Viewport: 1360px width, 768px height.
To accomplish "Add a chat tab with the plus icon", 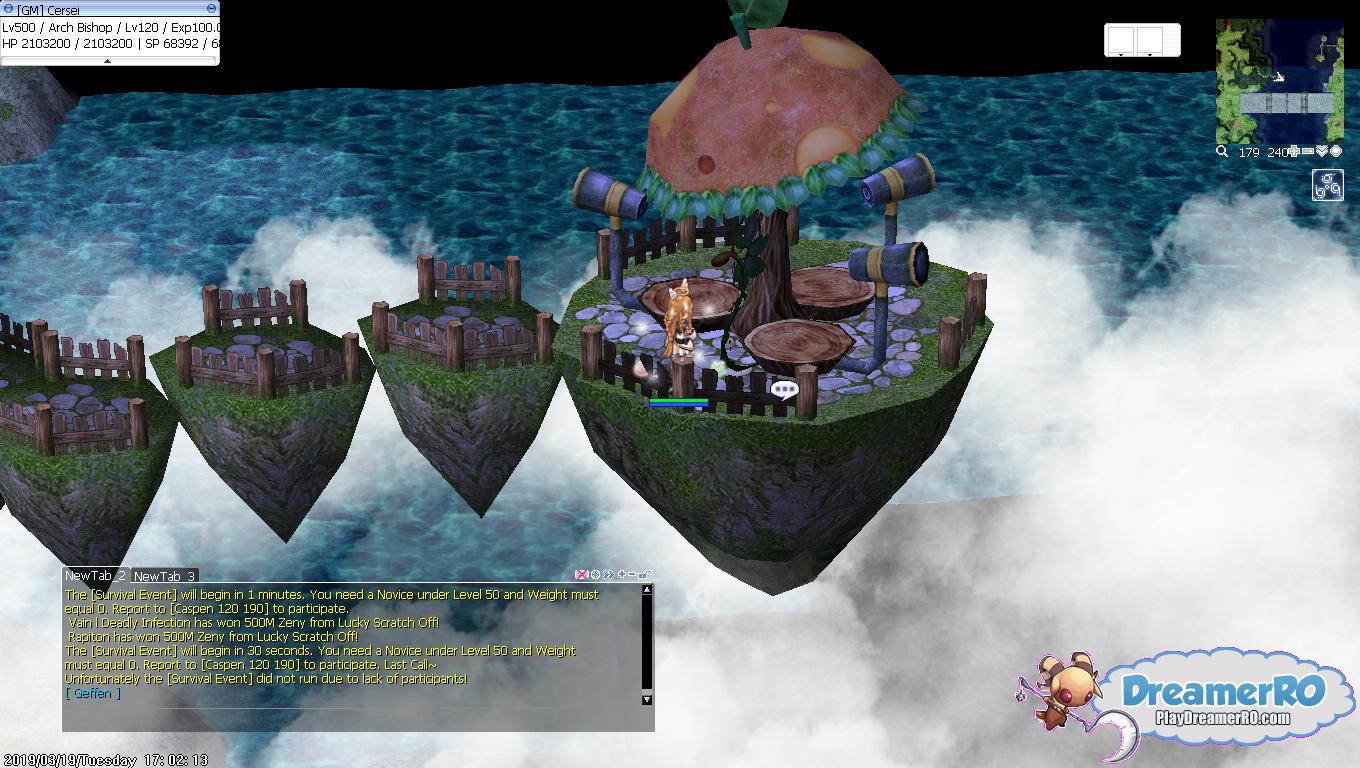I will pos(622,575).
